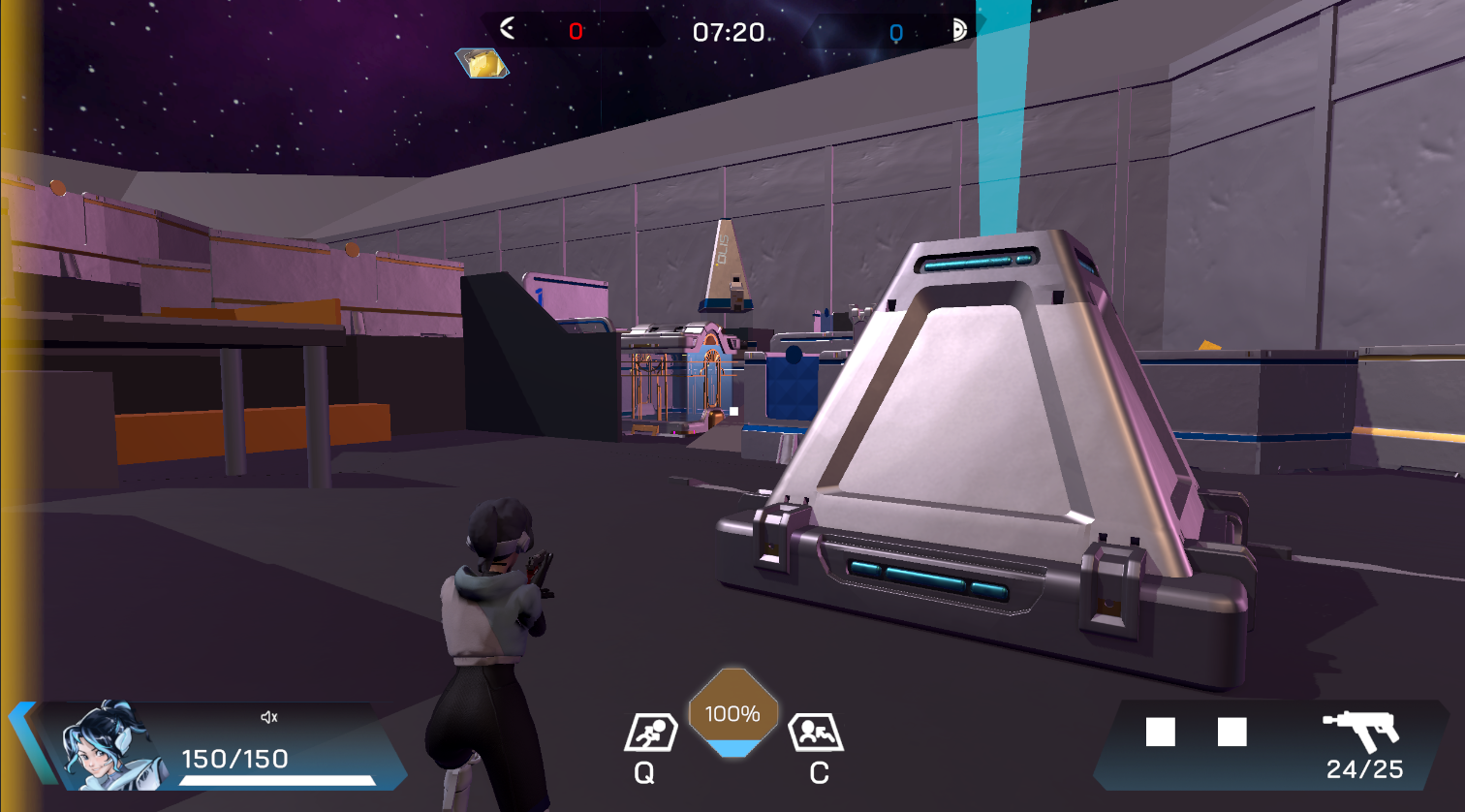Use the person-with-arrow ability icon
This screenshot has height=812, width=1465.
pos(815,733)
